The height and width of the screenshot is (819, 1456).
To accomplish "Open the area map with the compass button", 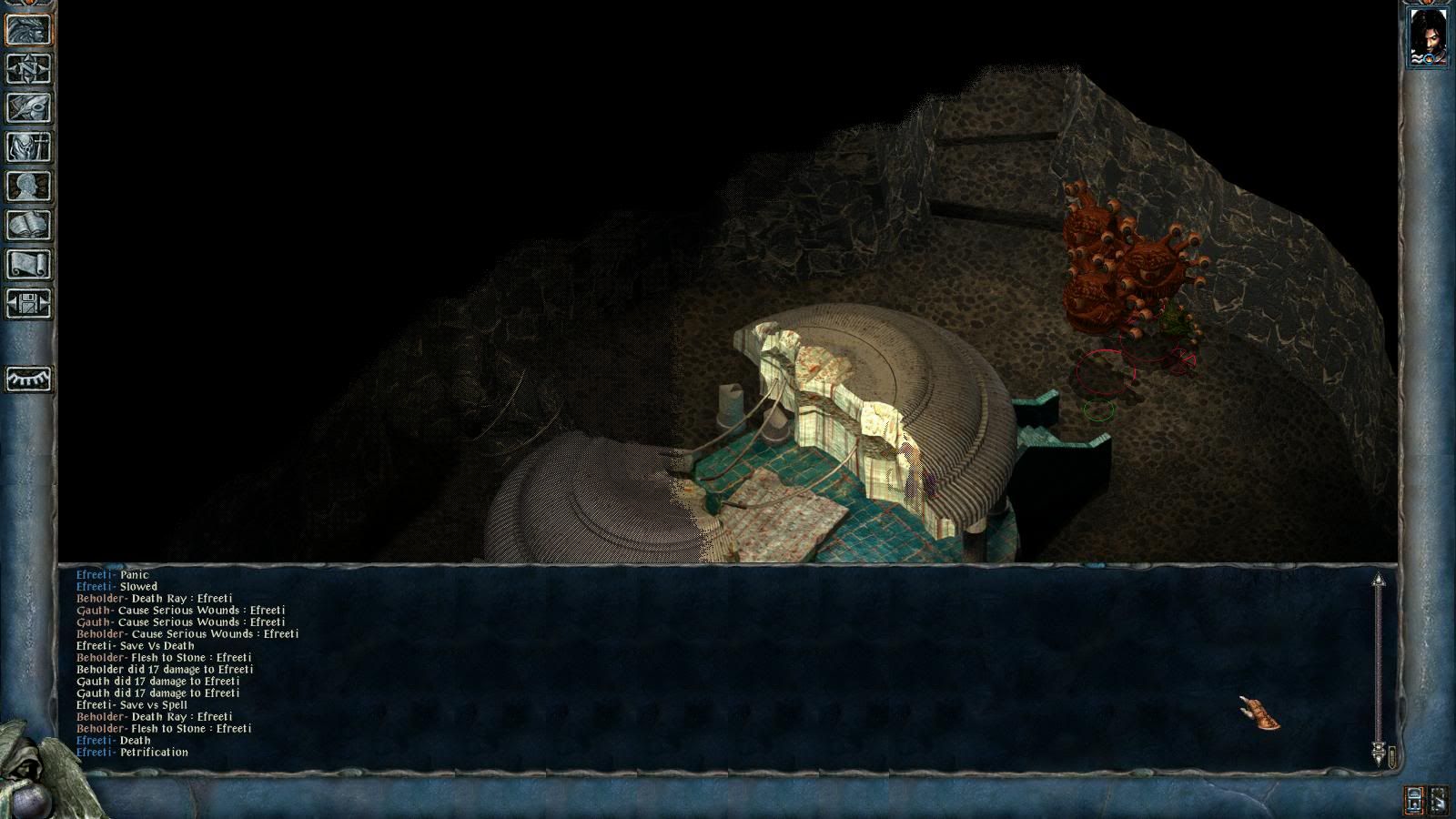I will (x=29, y=69).
